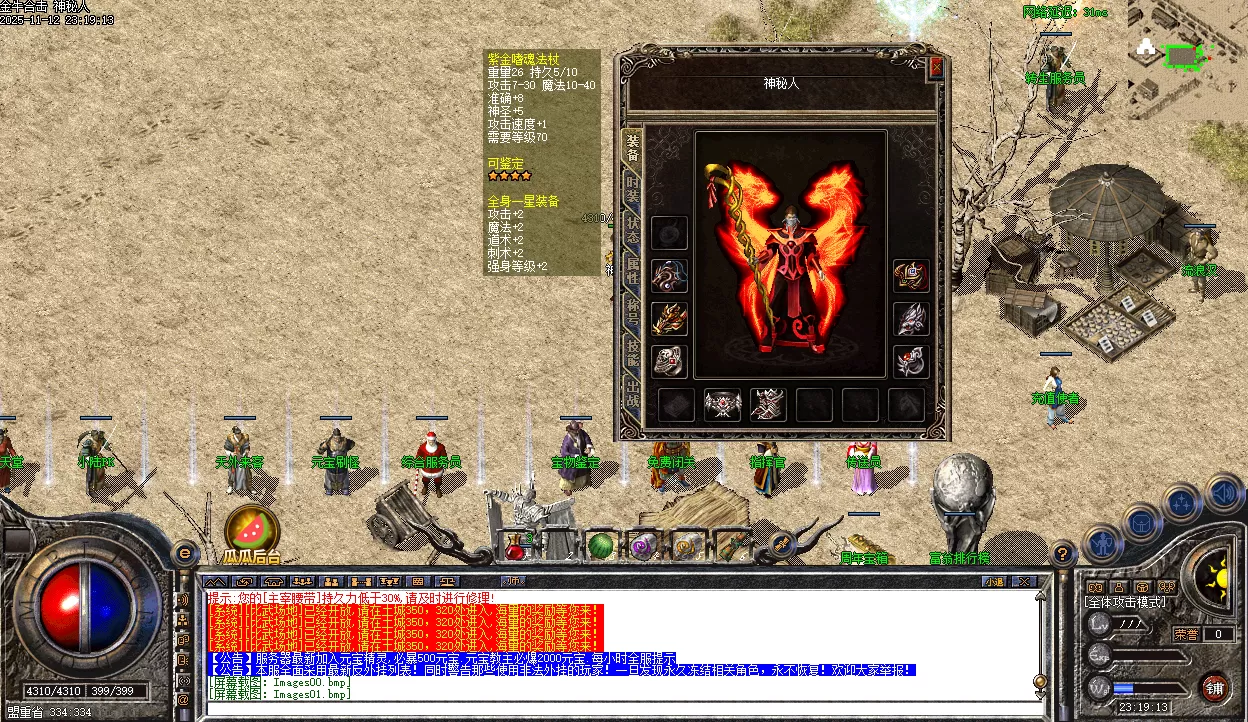Open the help question mark button
The image size is (1248, 722).
pyautogui.click(x=1063, y=552)
